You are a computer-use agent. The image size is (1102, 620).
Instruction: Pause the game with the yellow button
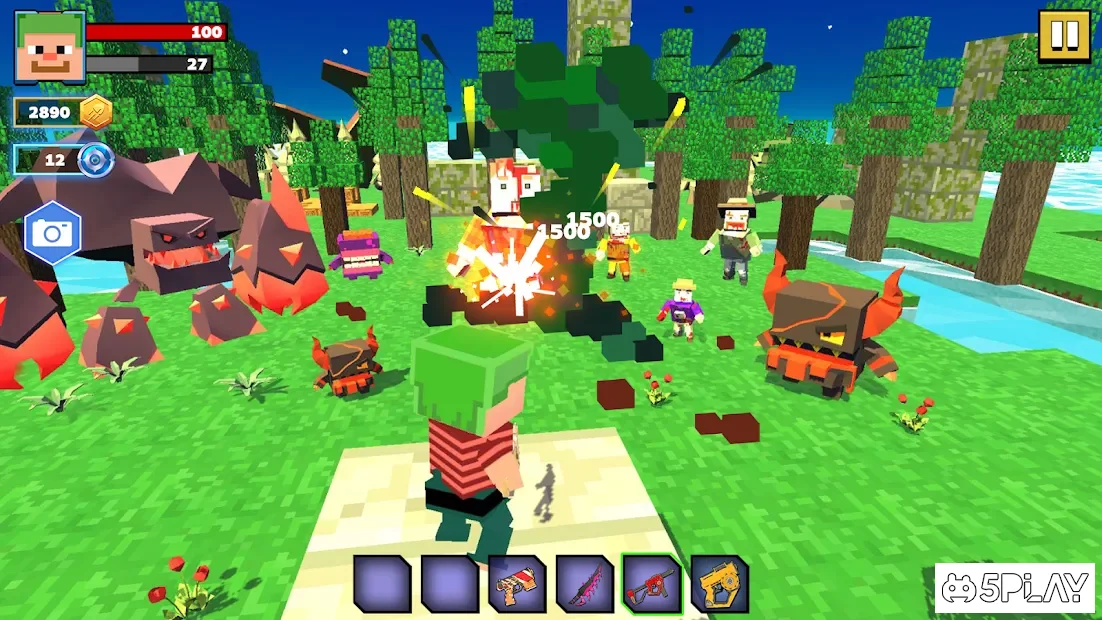tap(1064, 36)
